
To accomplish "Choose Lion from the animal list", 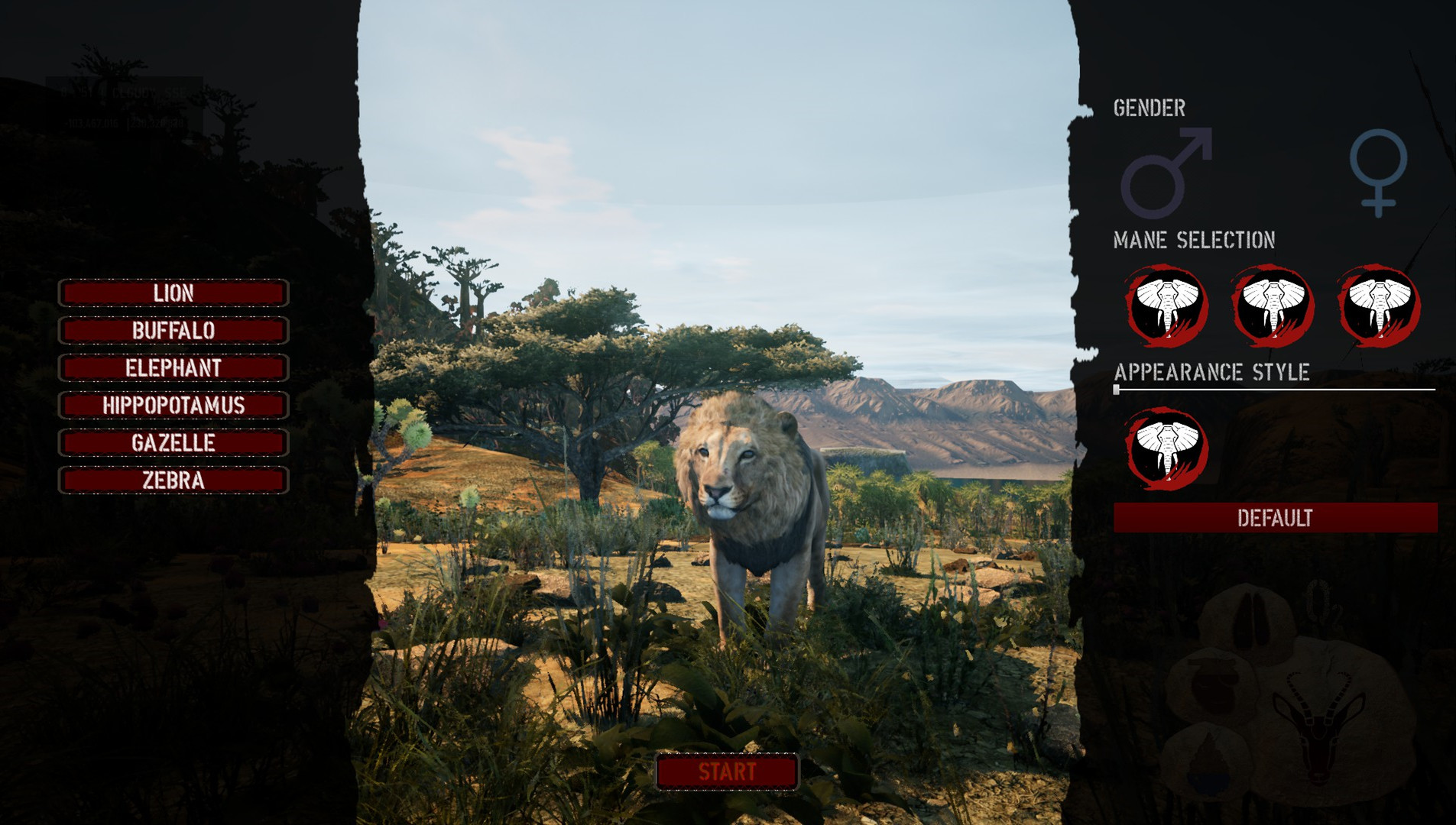I will [x=173, y=293].
